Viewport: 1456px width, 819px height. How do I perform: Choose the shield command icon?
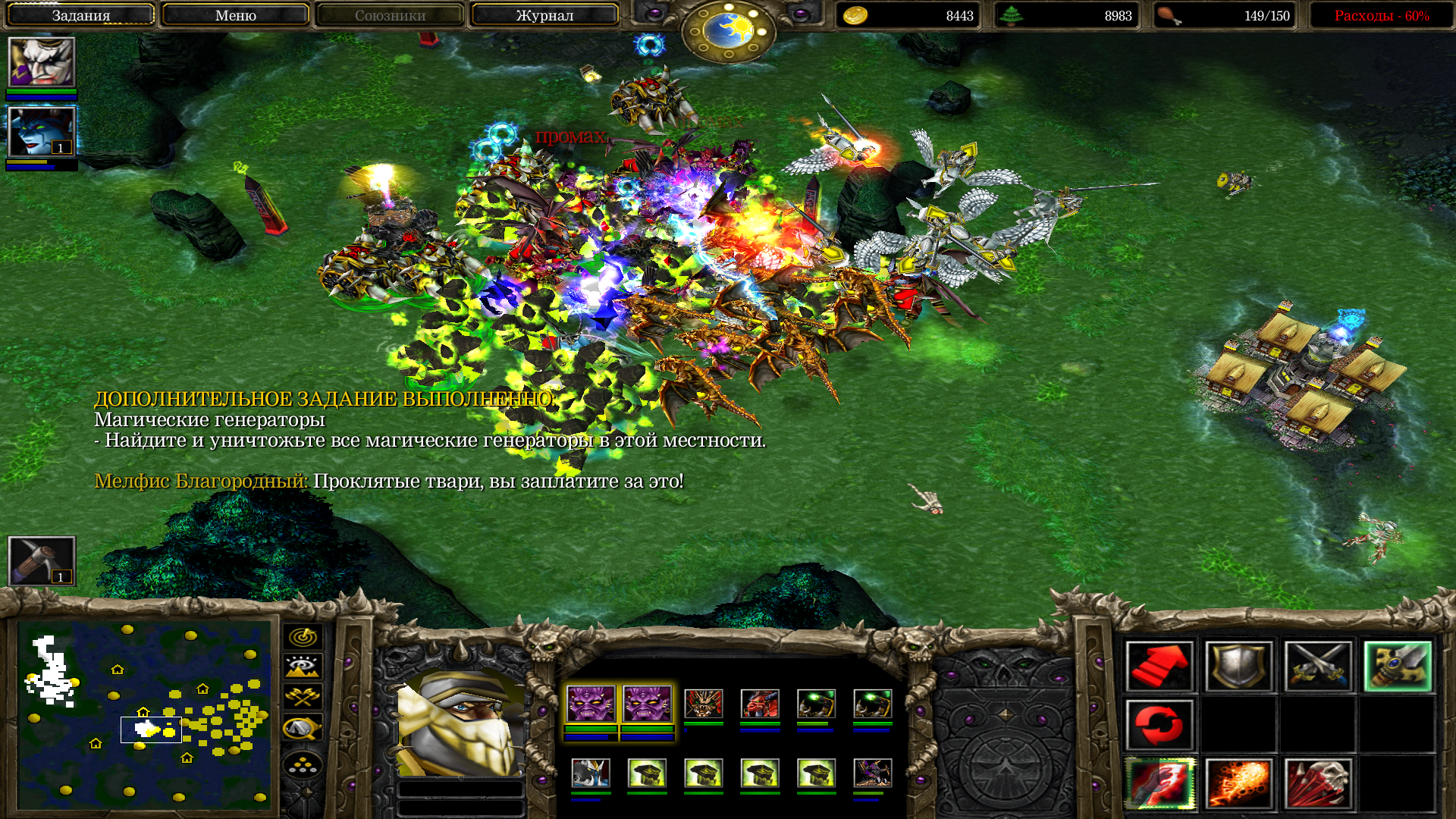[x=1238, y=667]
